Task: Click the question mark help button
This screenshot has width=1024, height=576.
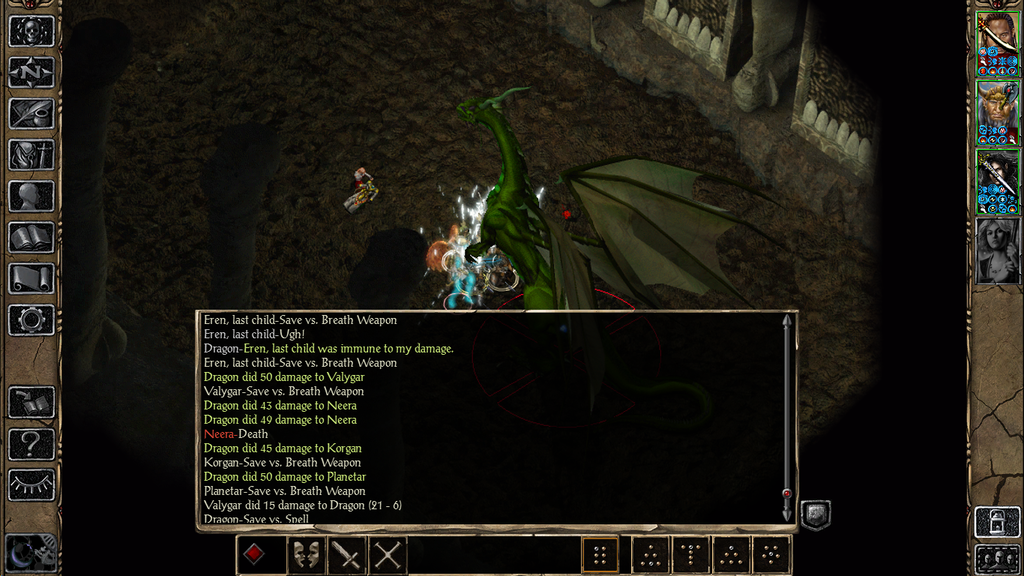Action: (x=31, y=443)
